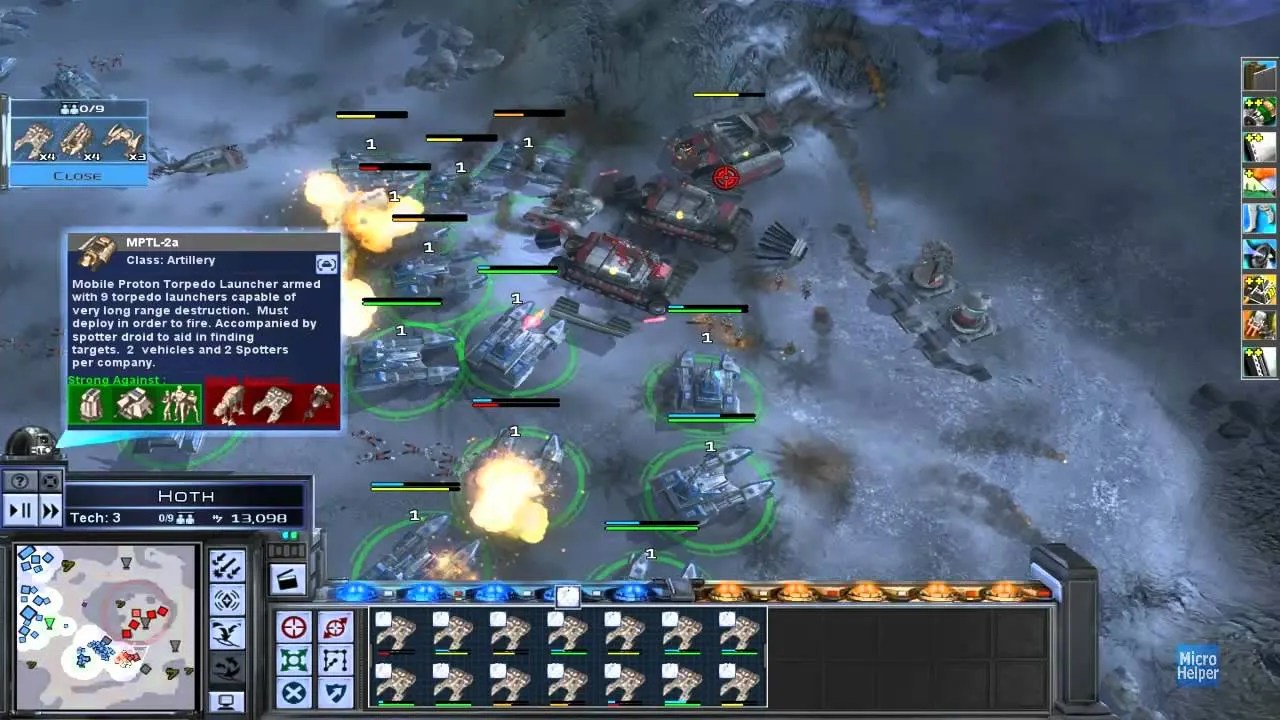This screenshot has height=720, width=1280.
Task: Select the Attack-Move command icon
Action: (335, 626)
